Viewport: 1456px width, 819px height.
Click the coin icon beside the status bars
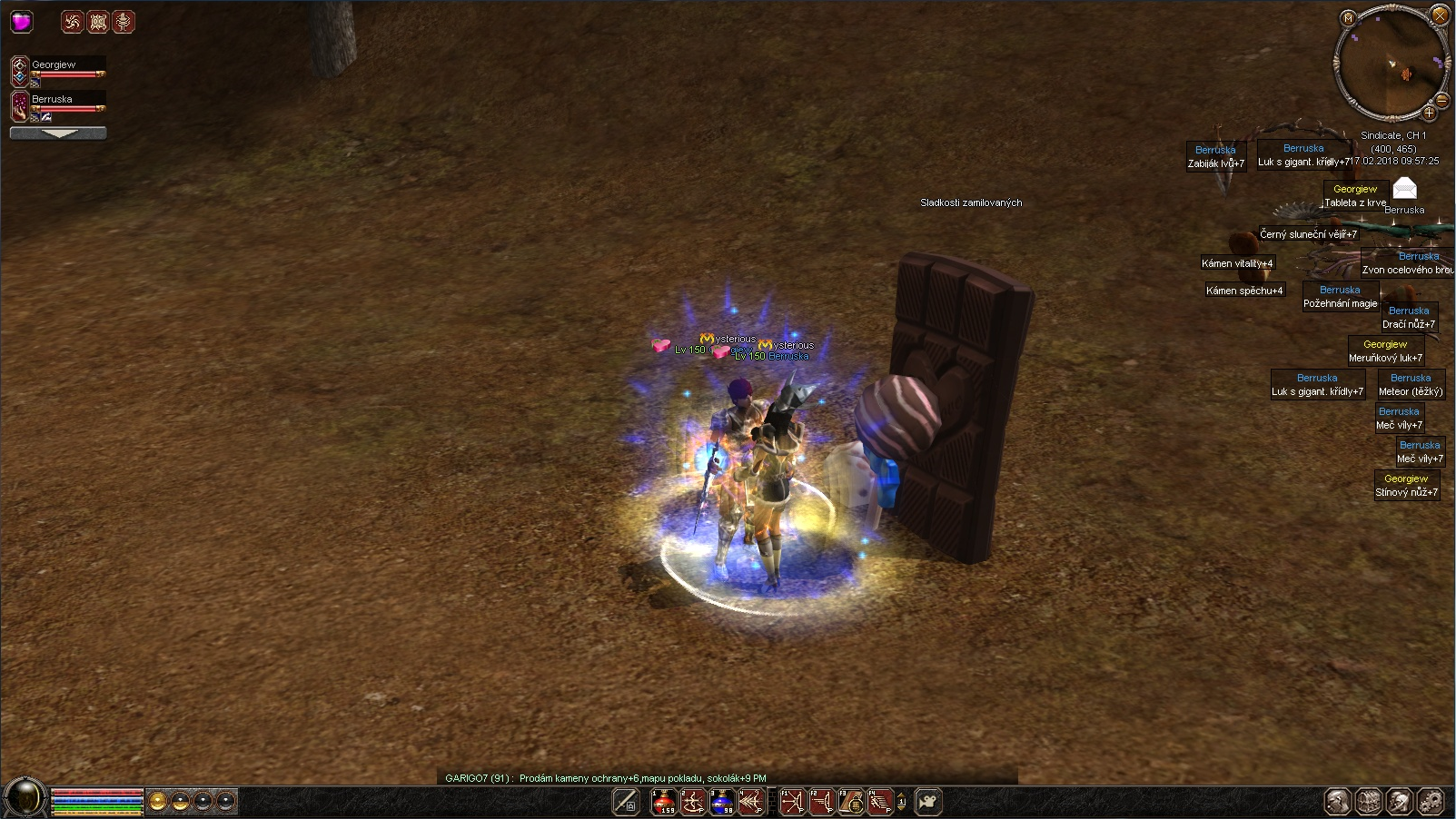point(158,801)
